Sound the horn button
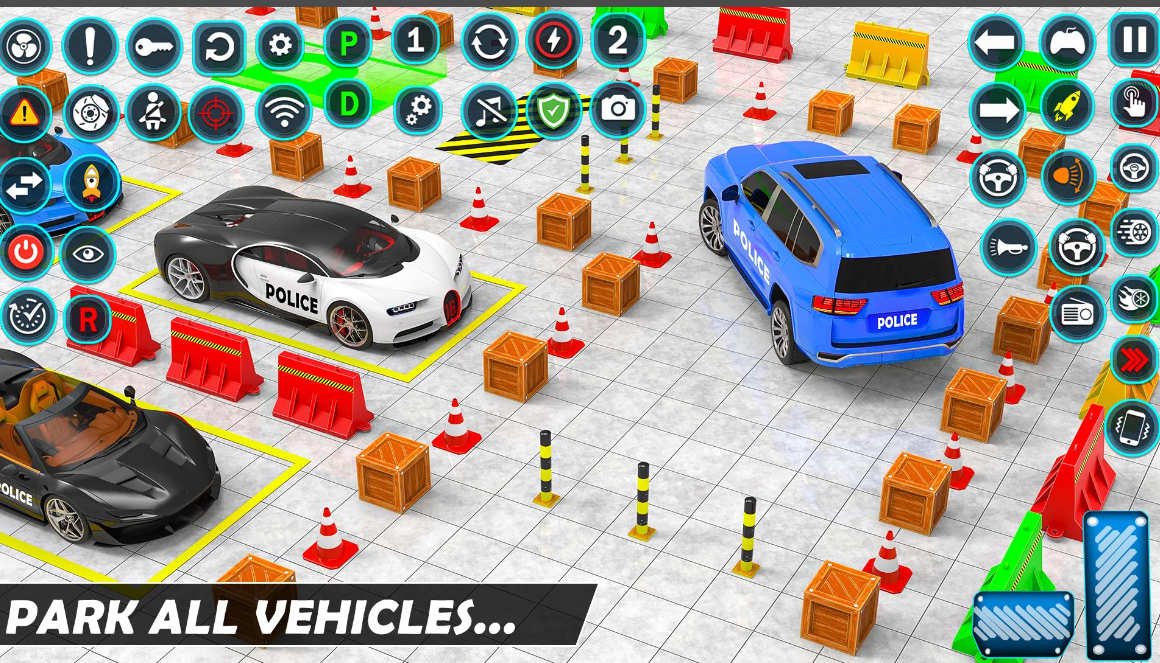The image size is (1160, 663). pyautogui.click(x=1008, y=247)
